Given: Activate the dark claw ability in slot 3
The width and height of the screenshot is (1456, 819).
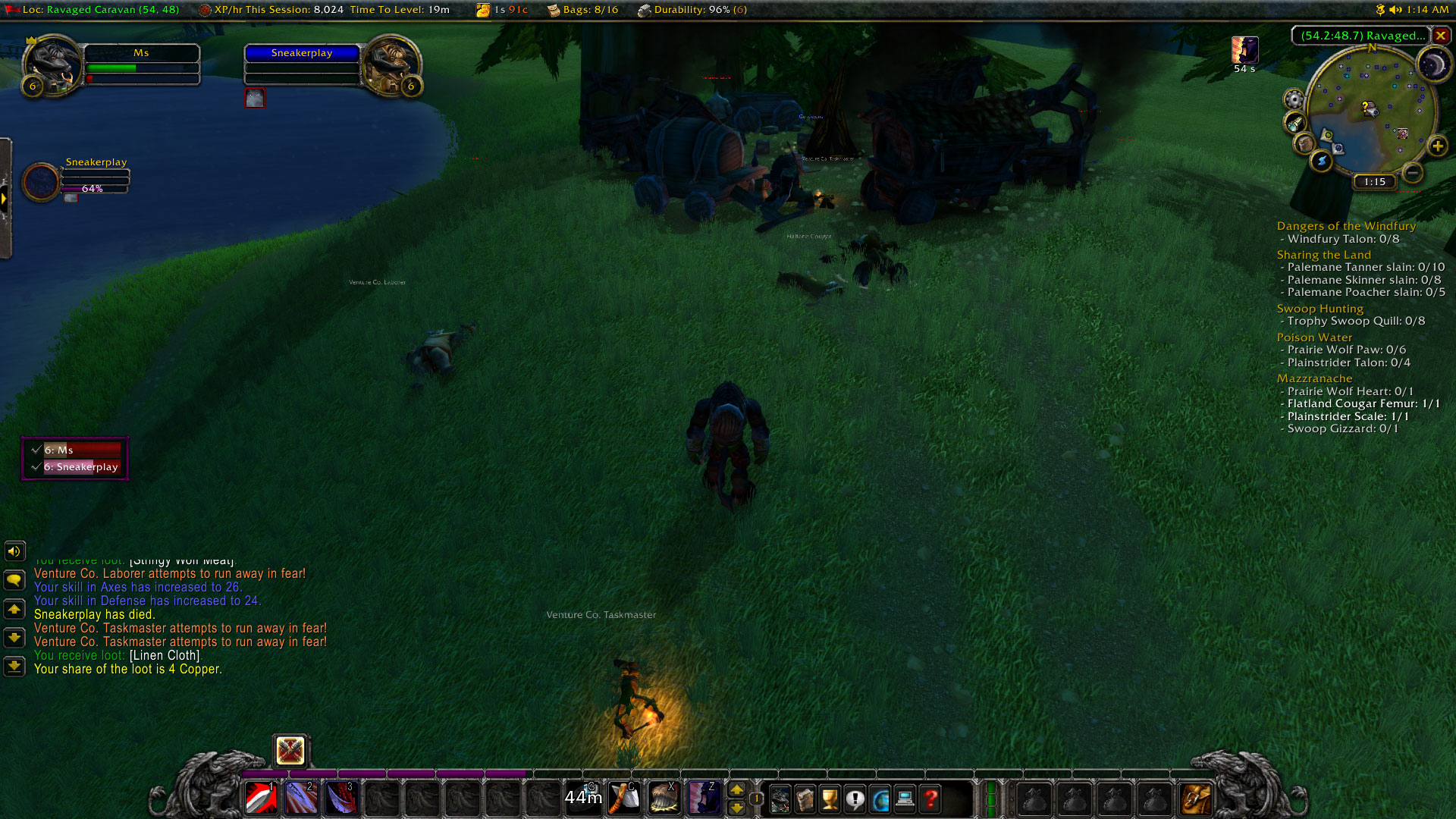Looking at the screenshot, I should 340,799.
